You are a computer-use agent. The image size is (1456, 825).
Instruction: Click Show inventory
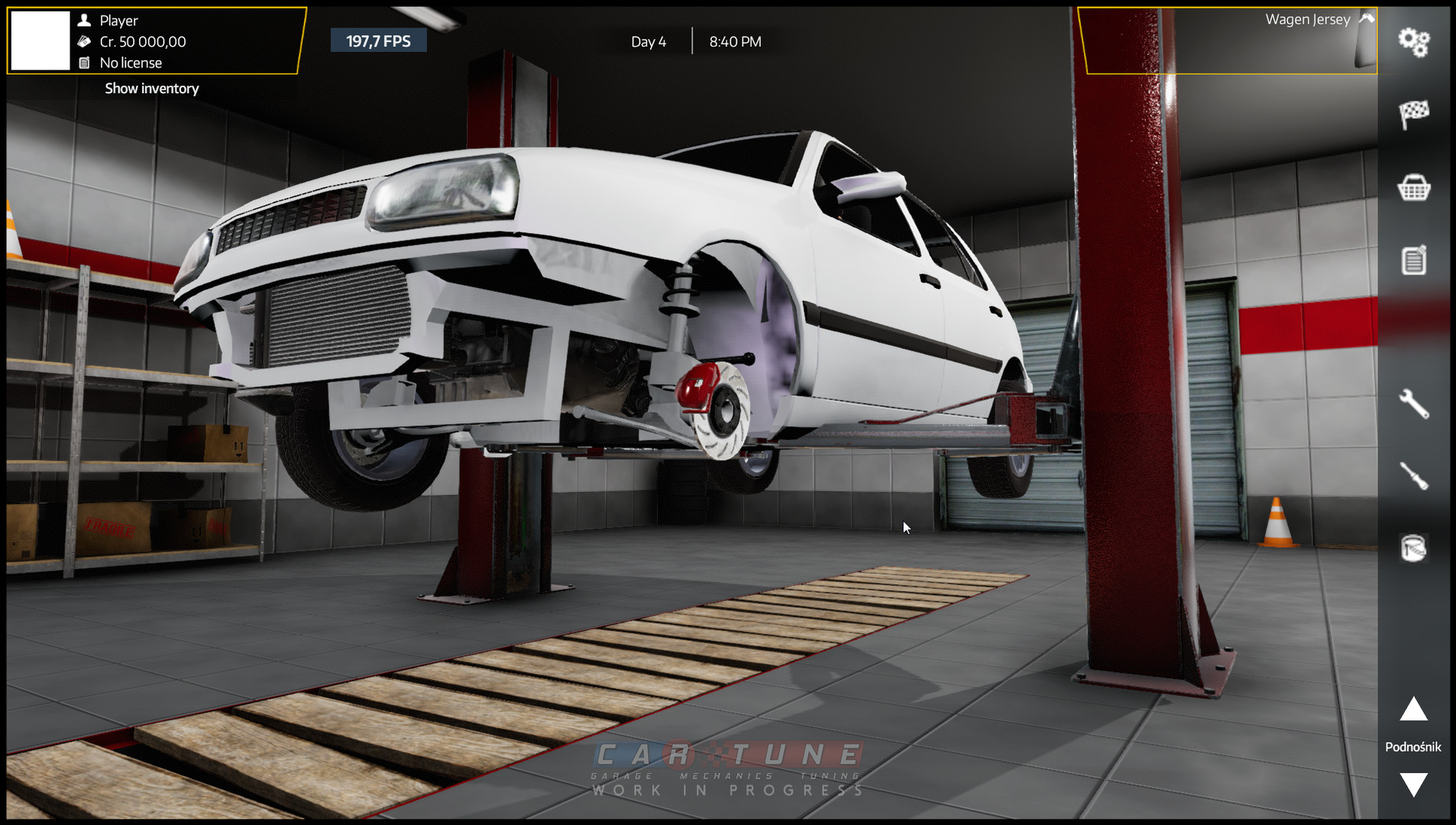[150, 89]
